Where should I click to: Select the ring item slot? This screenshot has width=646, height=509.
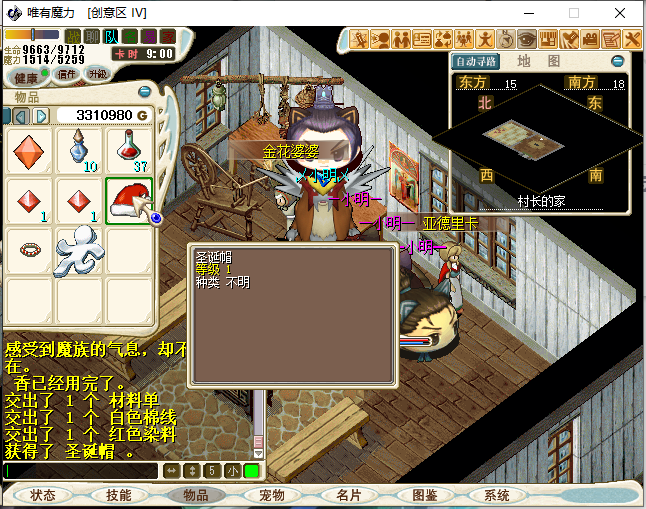tap(29, 248)
